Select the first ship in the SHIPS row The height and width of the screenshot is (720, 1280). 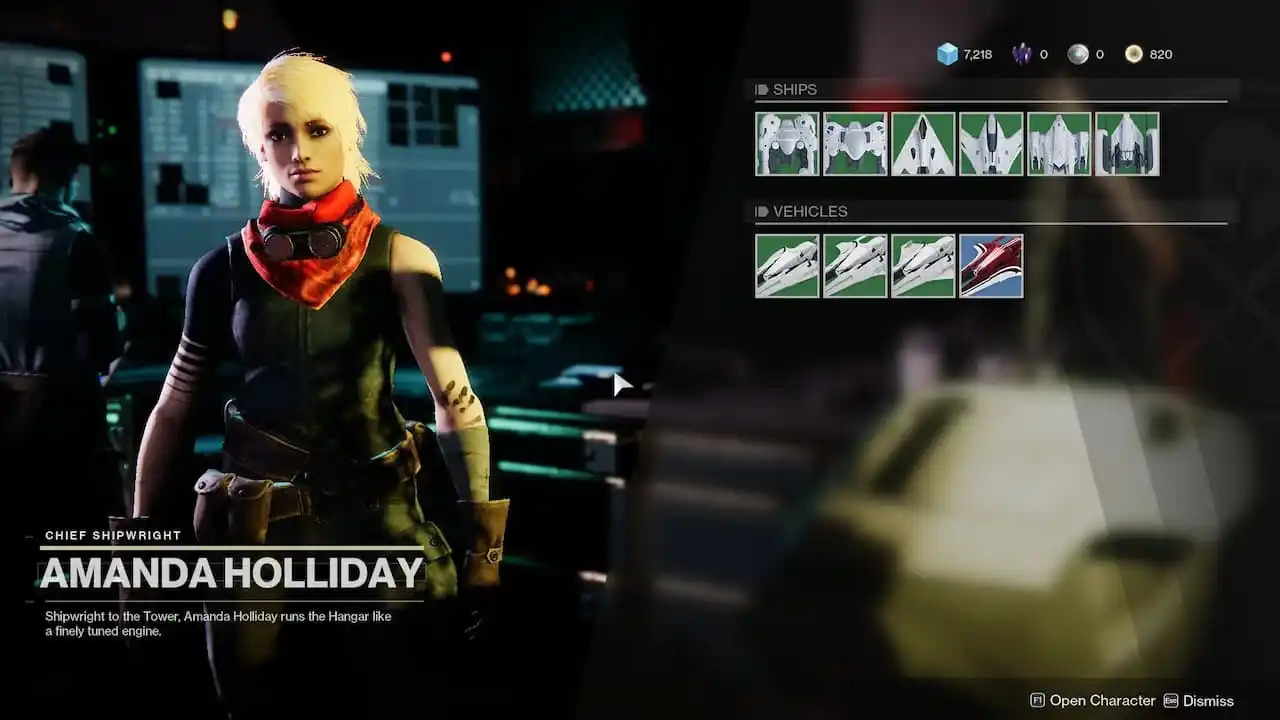(x=786, y=143)
